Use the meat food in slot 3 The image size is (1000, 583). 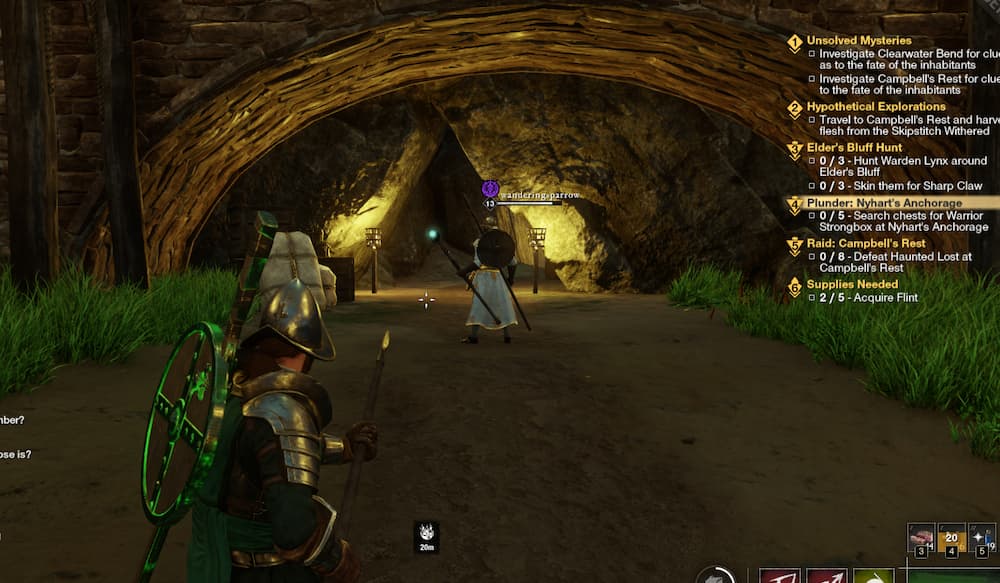pyautogui.click(x=921, y=537)
